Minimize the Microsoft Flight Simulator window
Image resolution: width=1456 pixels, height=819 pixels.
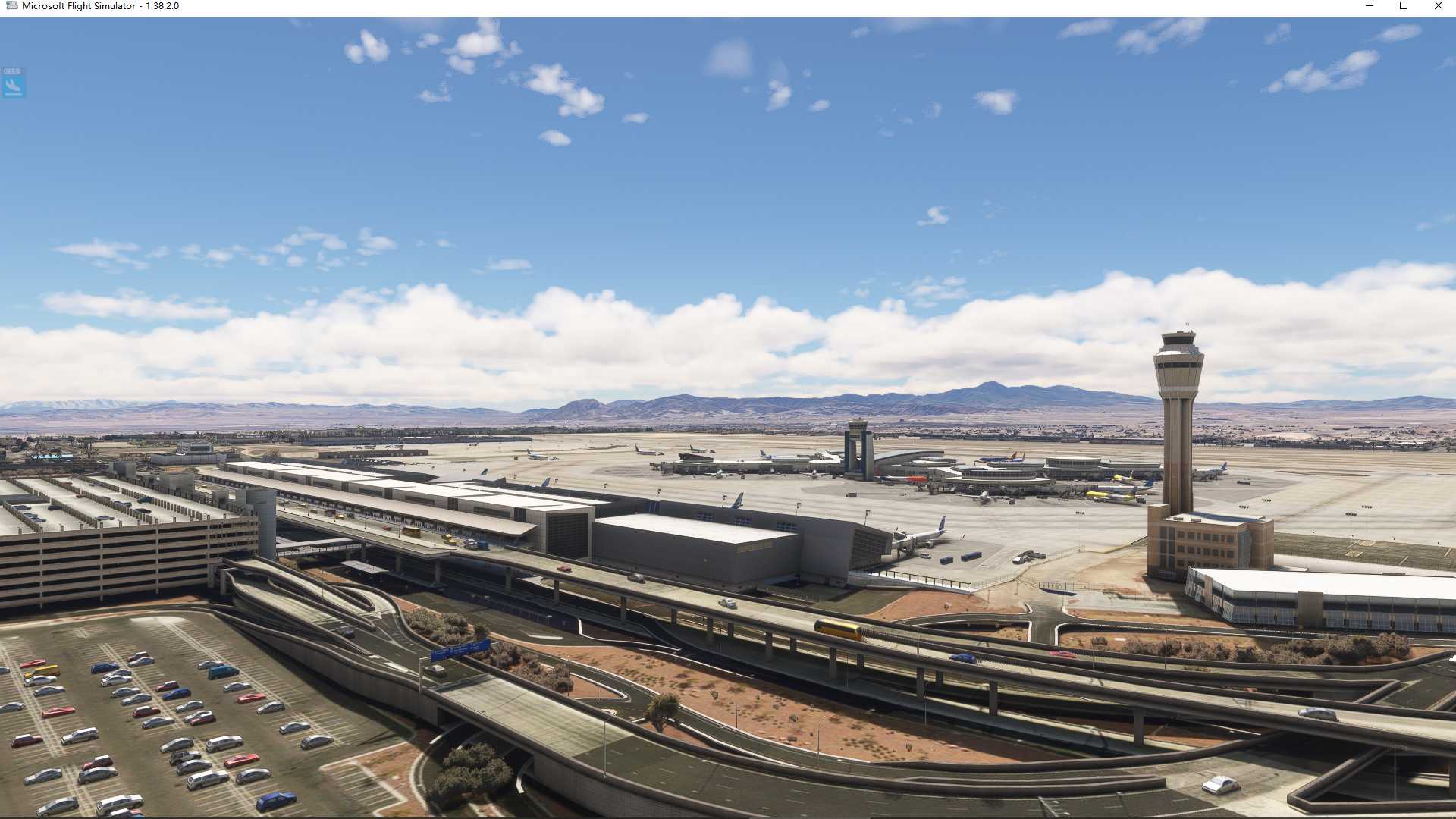1370,6
